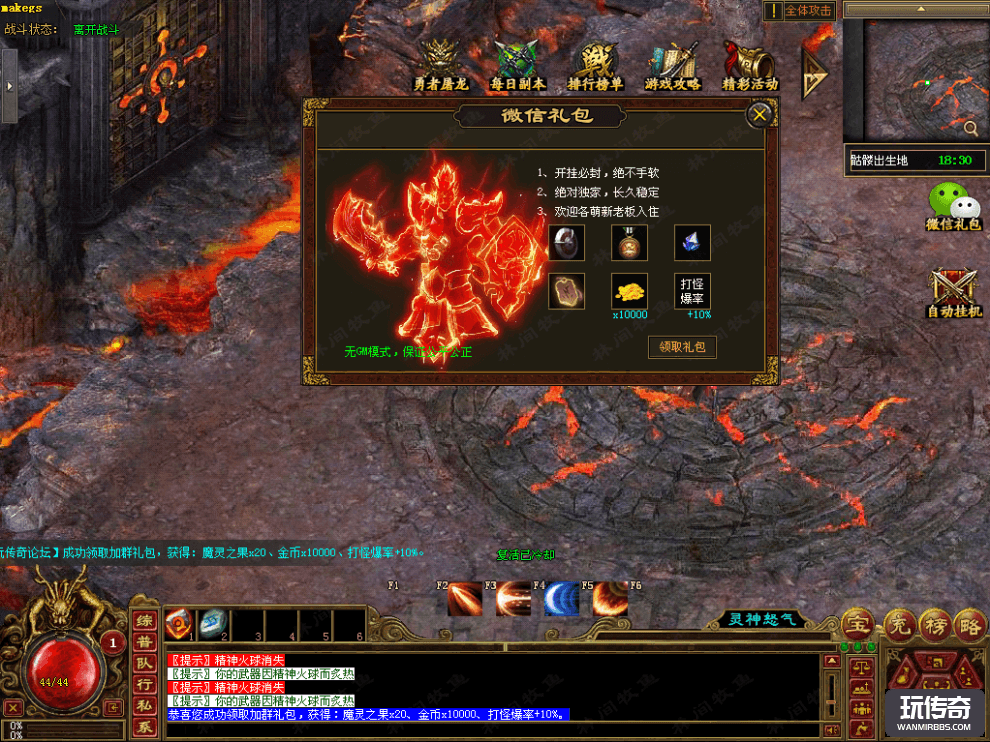Open the round 宝 treasure button

coord(857,623)
